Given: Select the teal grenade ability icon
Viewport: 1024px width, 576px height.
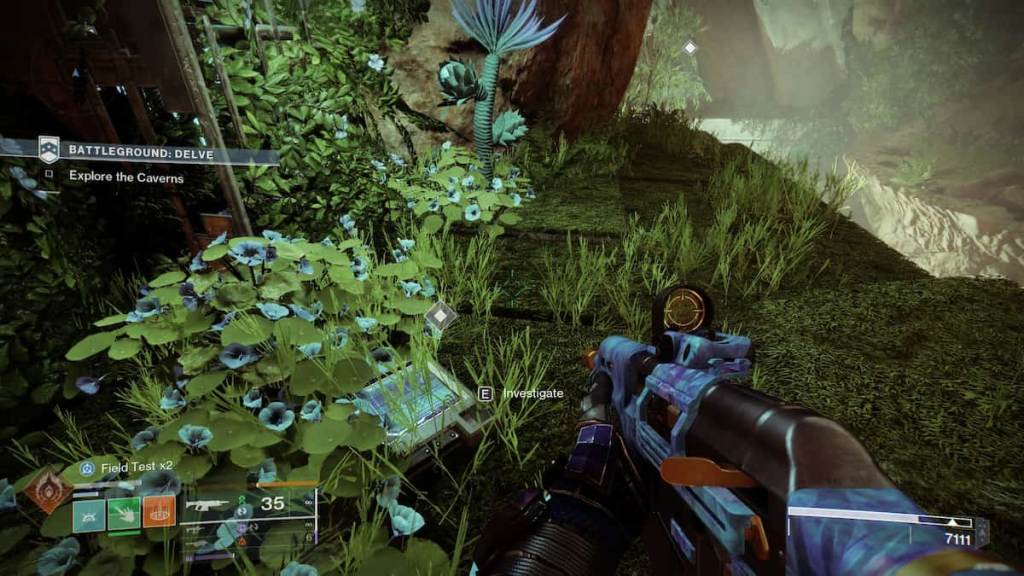Looking at the screenshot, I should click(88, 512).
